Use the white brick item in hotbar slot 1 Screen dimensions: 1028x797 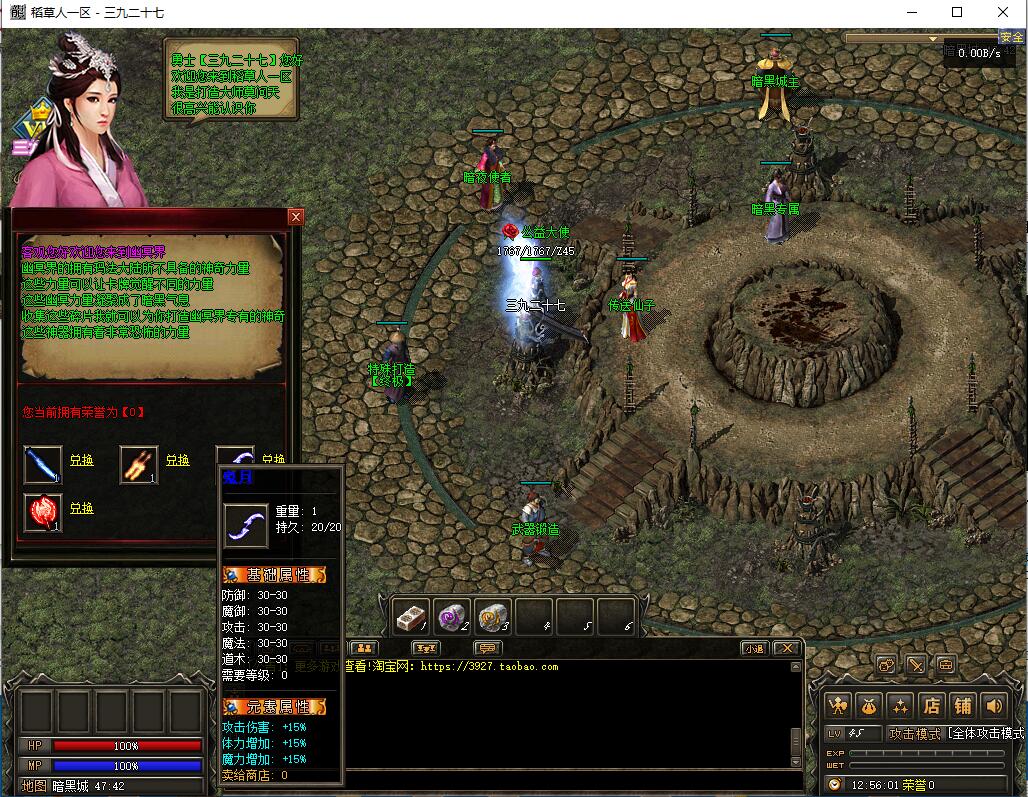(x=411, y=617)
